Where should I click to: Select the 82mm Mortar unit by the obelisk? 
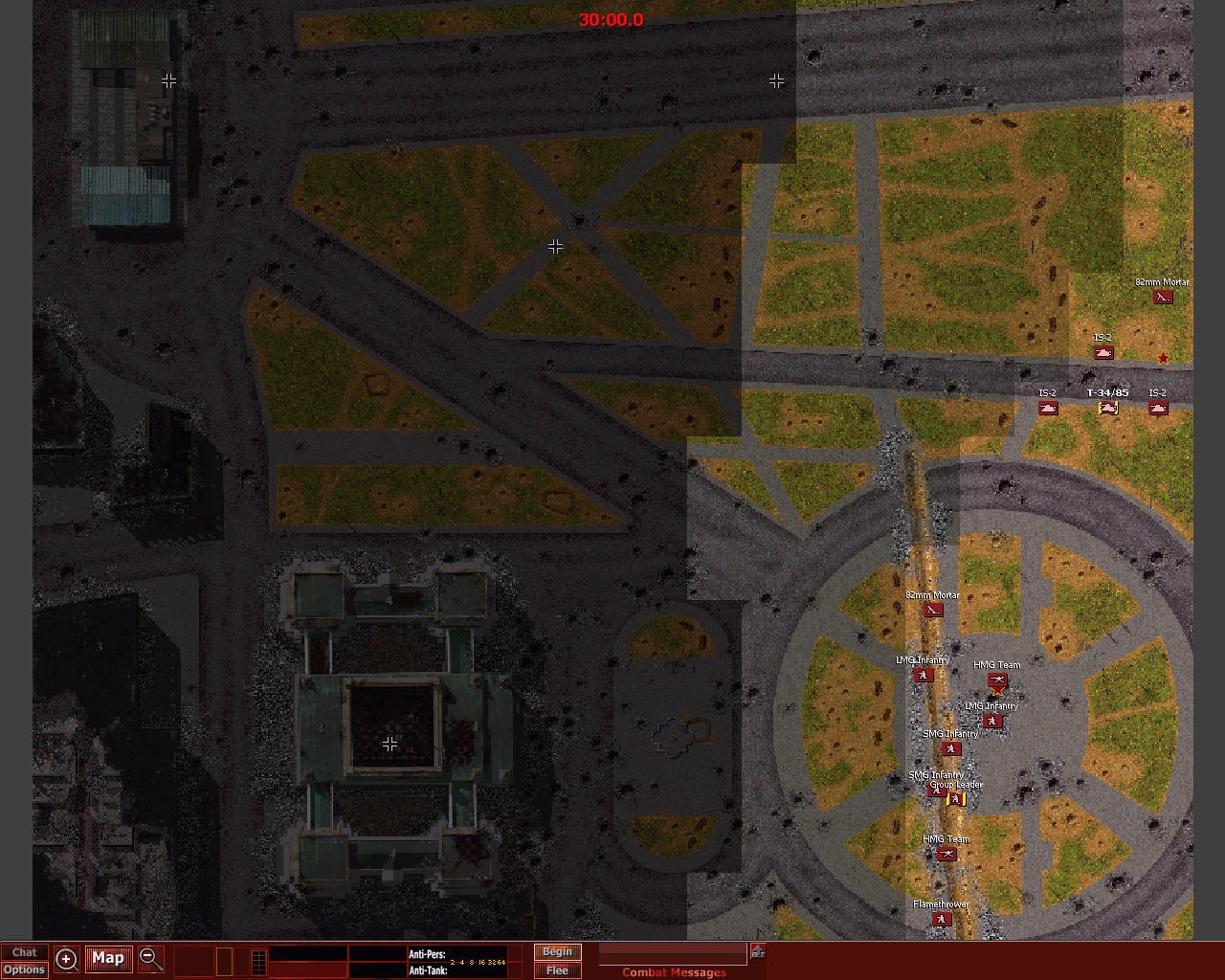pyautogui.click(x=933, y=610)
